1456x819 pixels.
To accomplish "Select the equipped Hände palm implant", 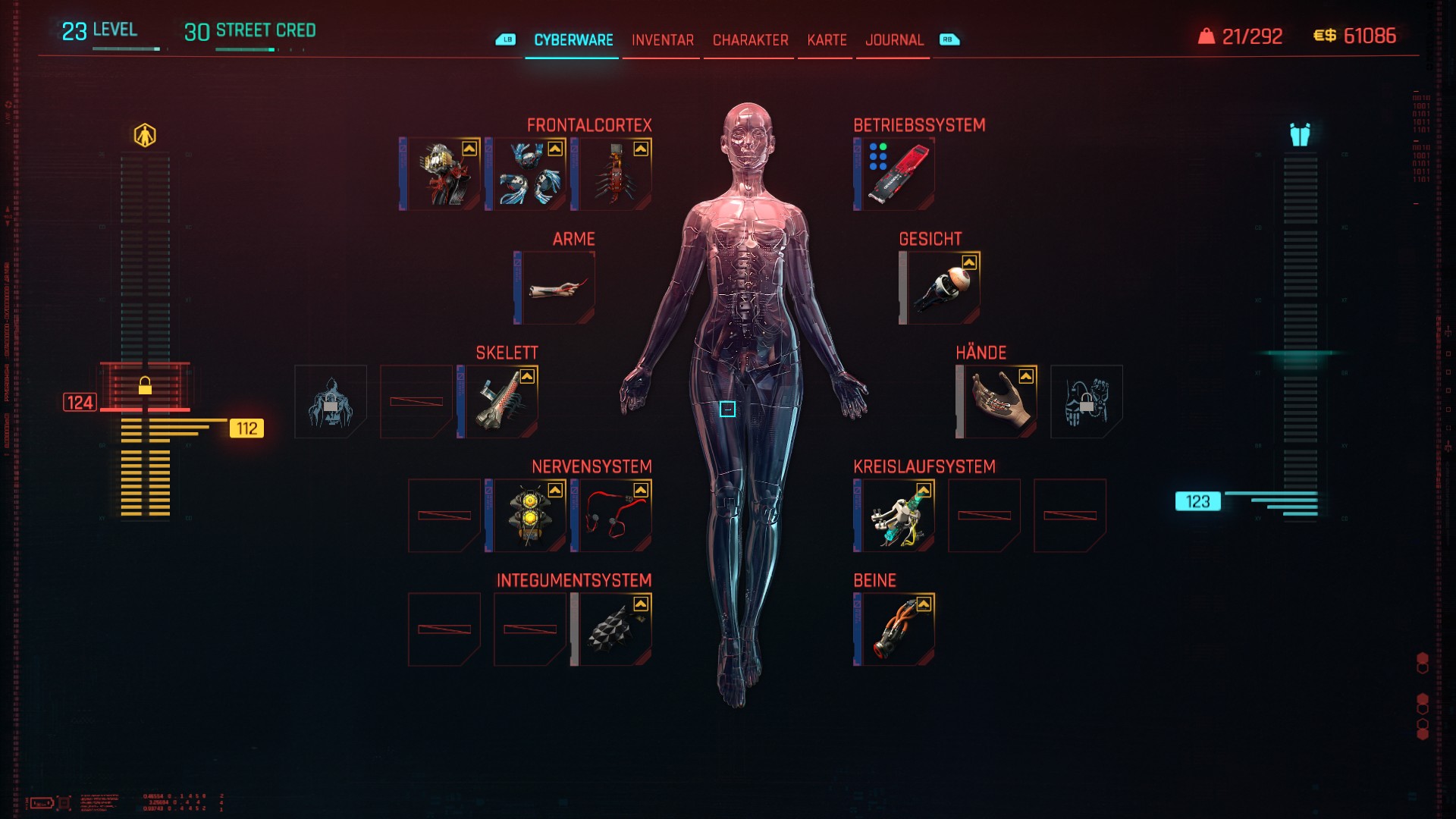I will tap(999, 401).
